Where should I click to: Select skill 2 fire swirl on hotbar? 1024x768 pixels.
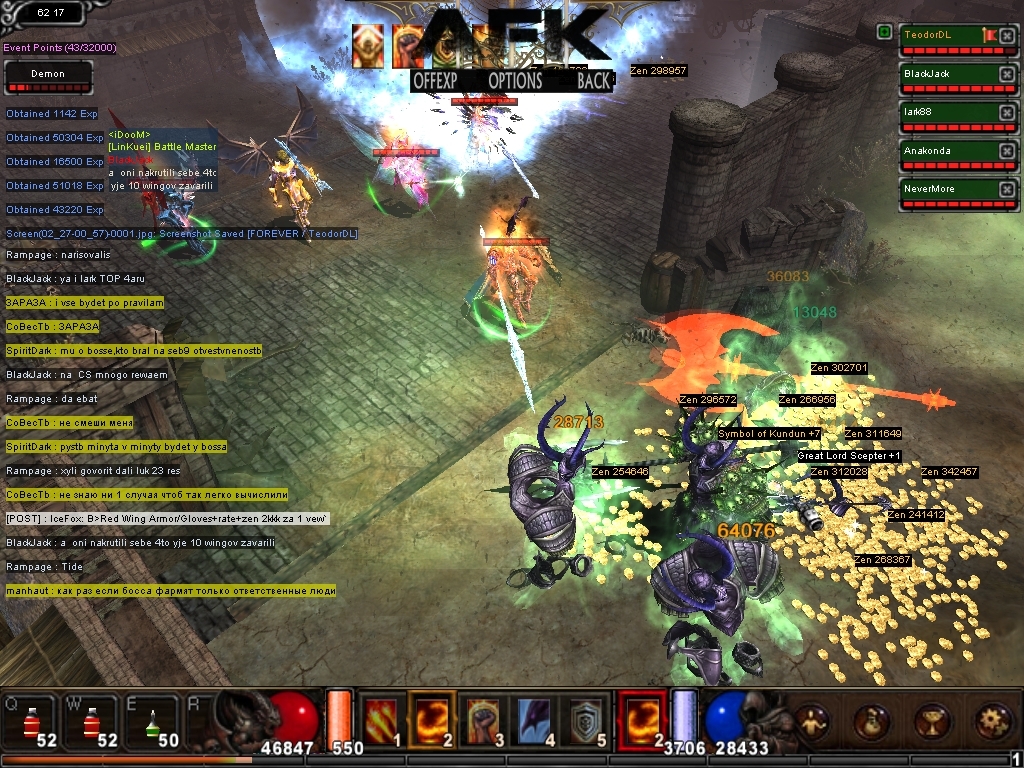[432, 718]
